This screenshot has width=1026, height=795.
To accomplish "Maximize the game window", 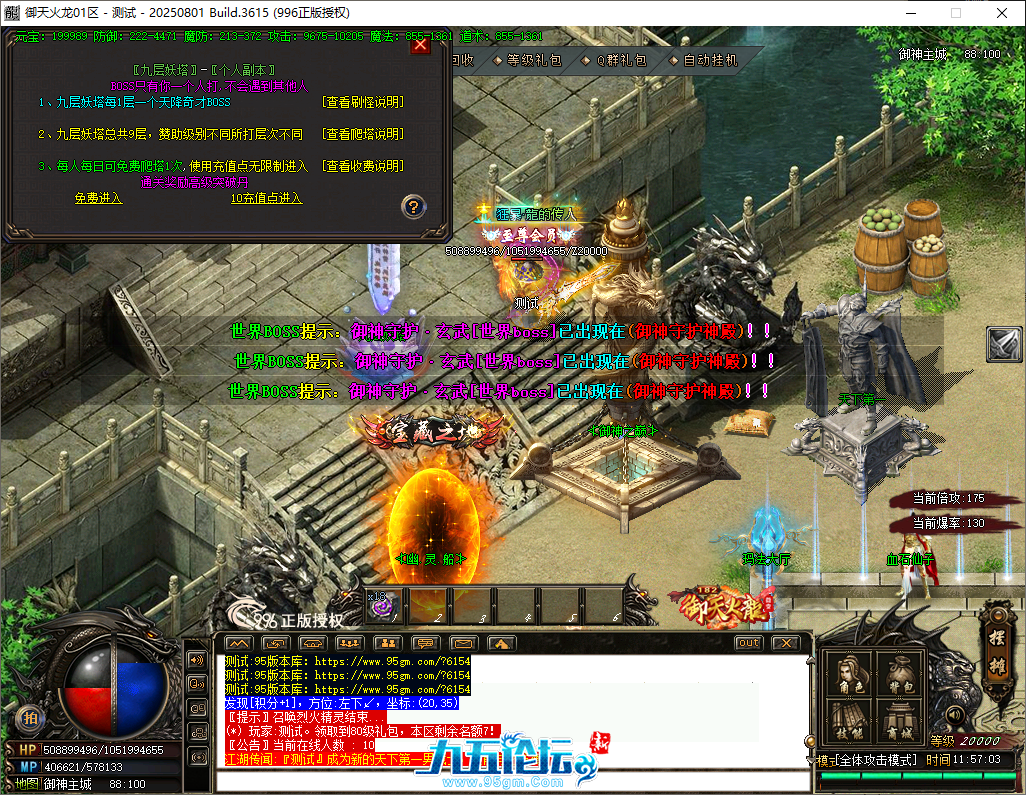I will [x=955, y=12].
